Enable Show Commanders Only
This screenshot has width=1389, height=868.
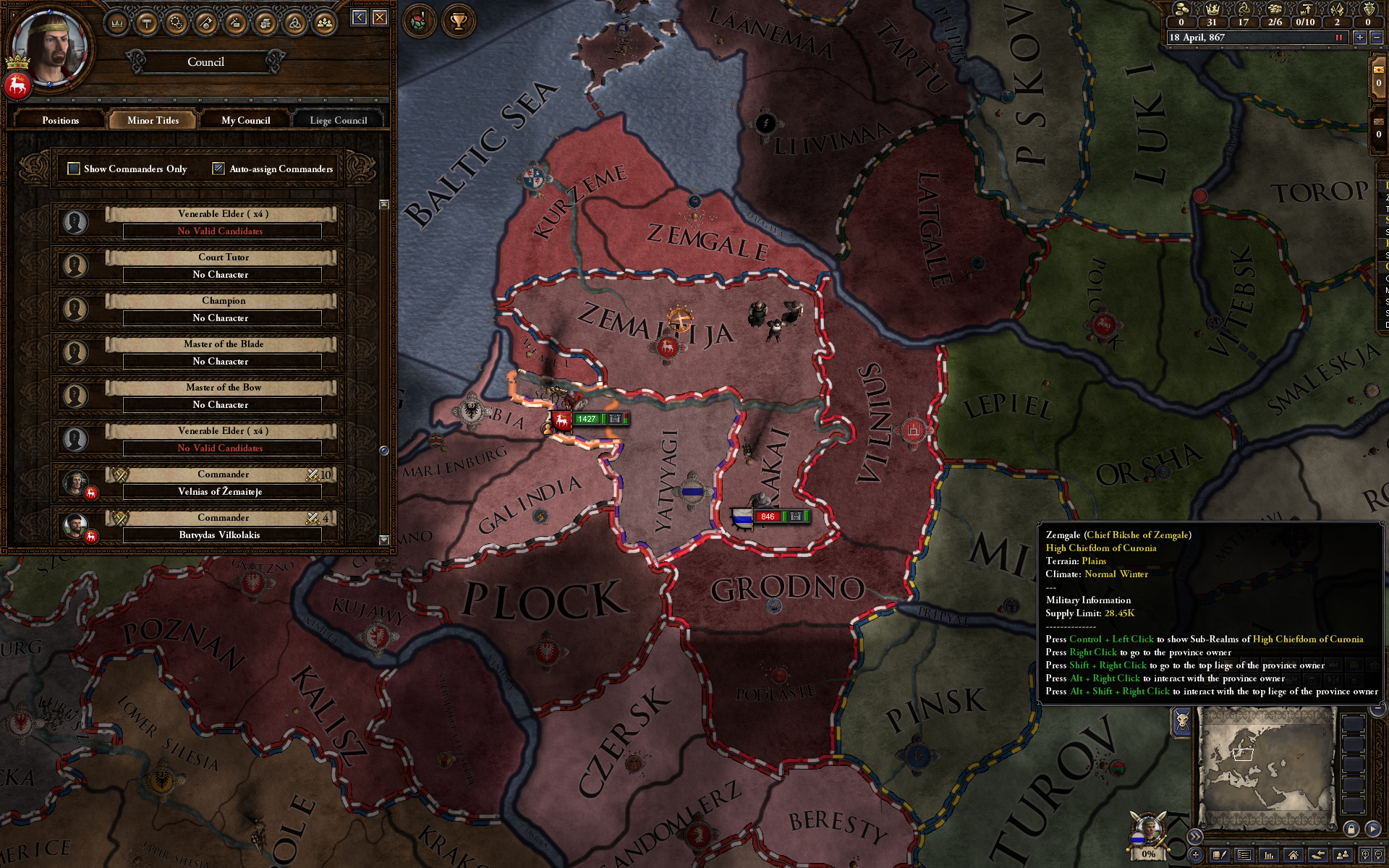click(x=73, y=169)
